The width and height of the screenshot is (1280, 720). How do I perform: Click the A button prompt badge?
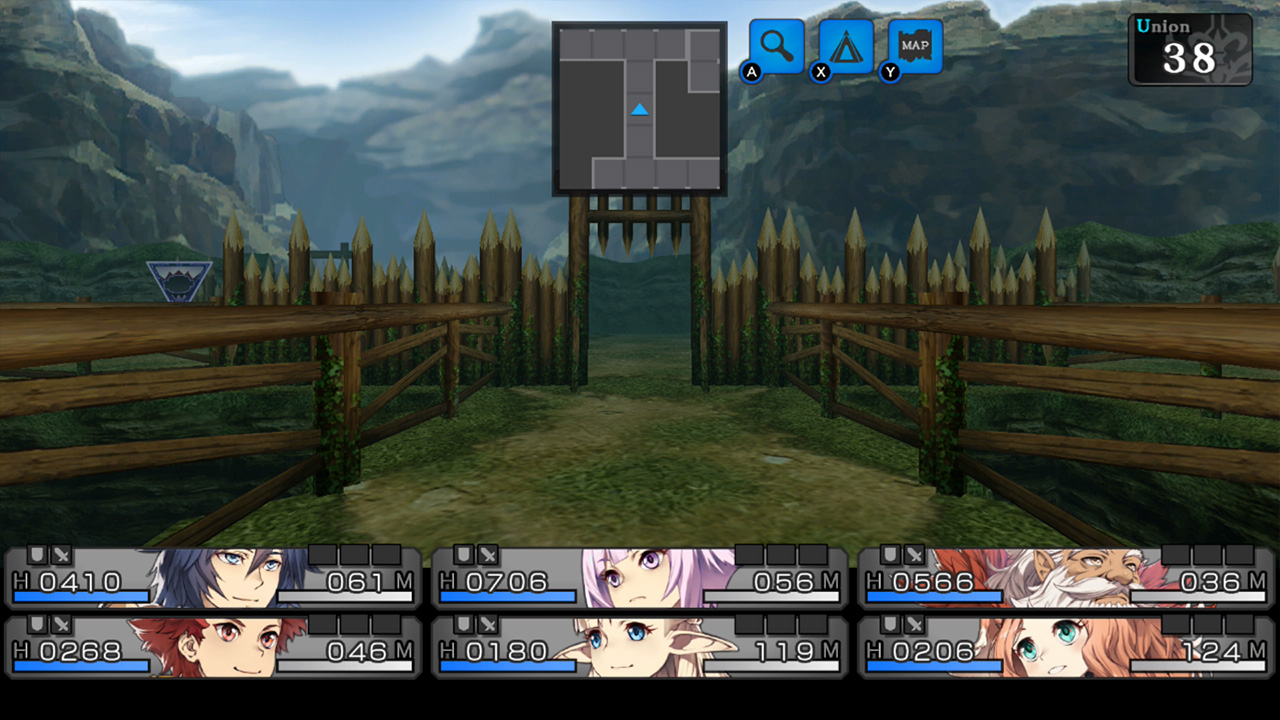(752, 73)
